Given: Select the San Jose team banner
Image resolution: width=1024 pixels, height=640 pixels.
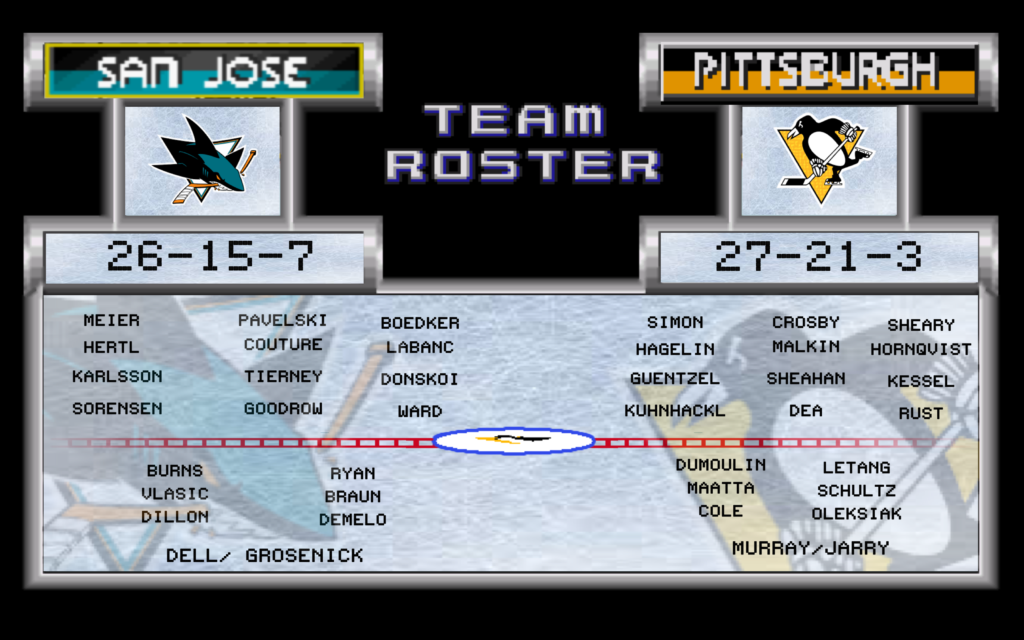Looking at the screenshot, I should (203, 71).
